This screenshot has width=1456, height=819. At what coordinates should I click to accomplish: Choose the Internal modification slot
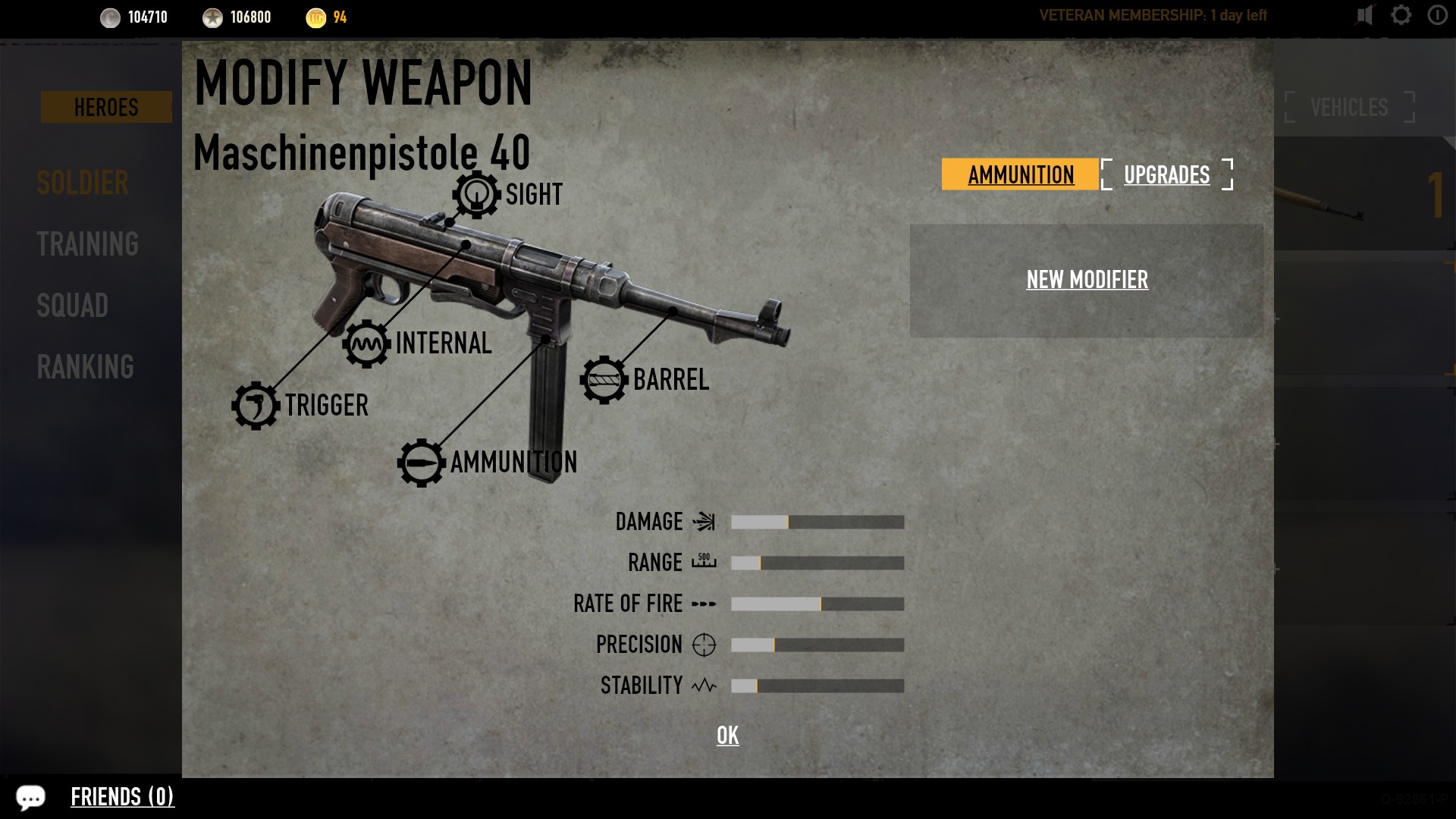(366, 344)
